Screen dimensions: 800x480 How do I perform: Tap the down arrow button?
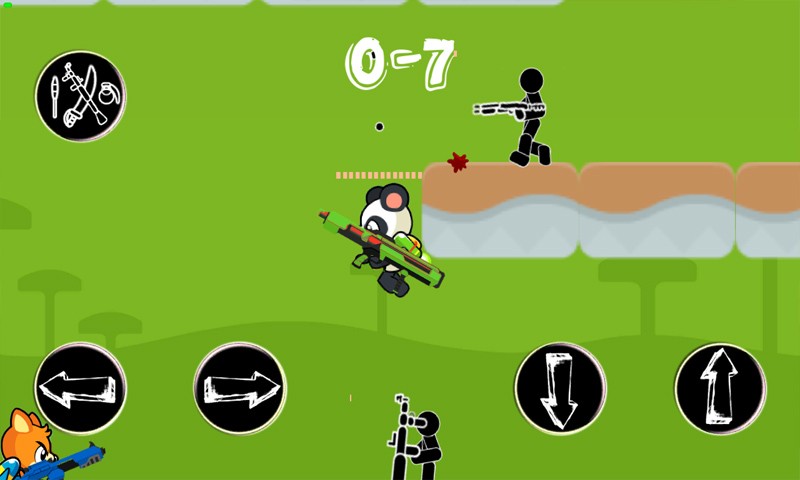point(560,388)
